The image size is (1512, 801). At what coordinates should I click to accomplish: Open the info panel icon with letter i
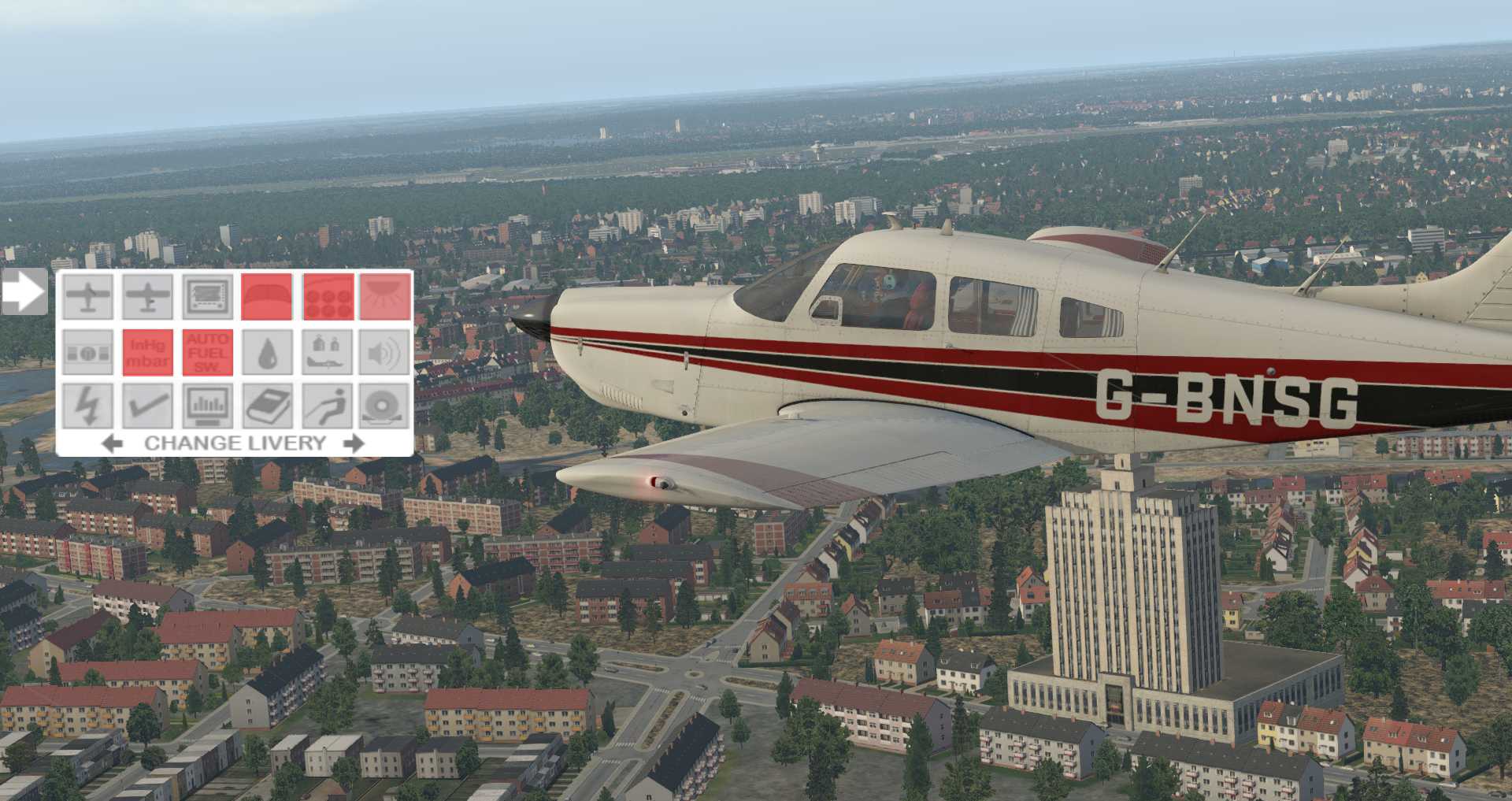point(87,352)
